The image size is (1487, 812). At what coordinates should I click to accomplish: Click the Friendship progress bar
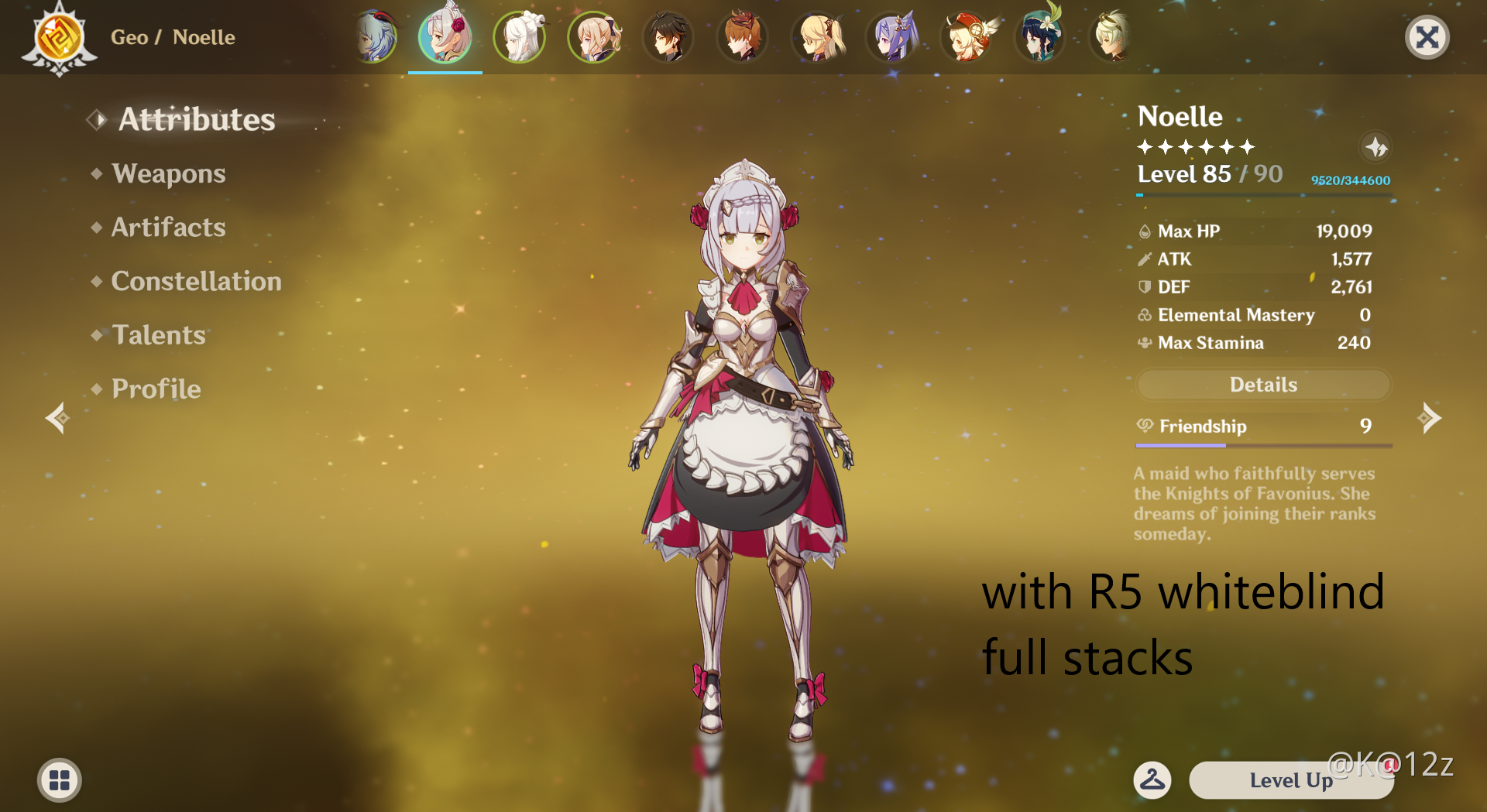point(1262,446)
